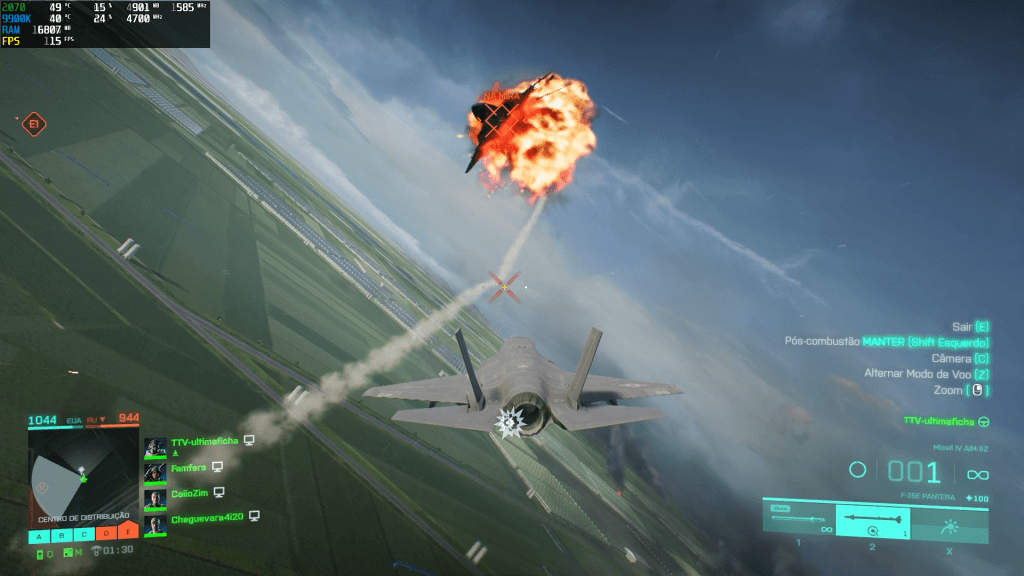Select squad member Cheguevara4i20 portrait
The width and height of the screenshot is (1024, 576).
point(155,523)
